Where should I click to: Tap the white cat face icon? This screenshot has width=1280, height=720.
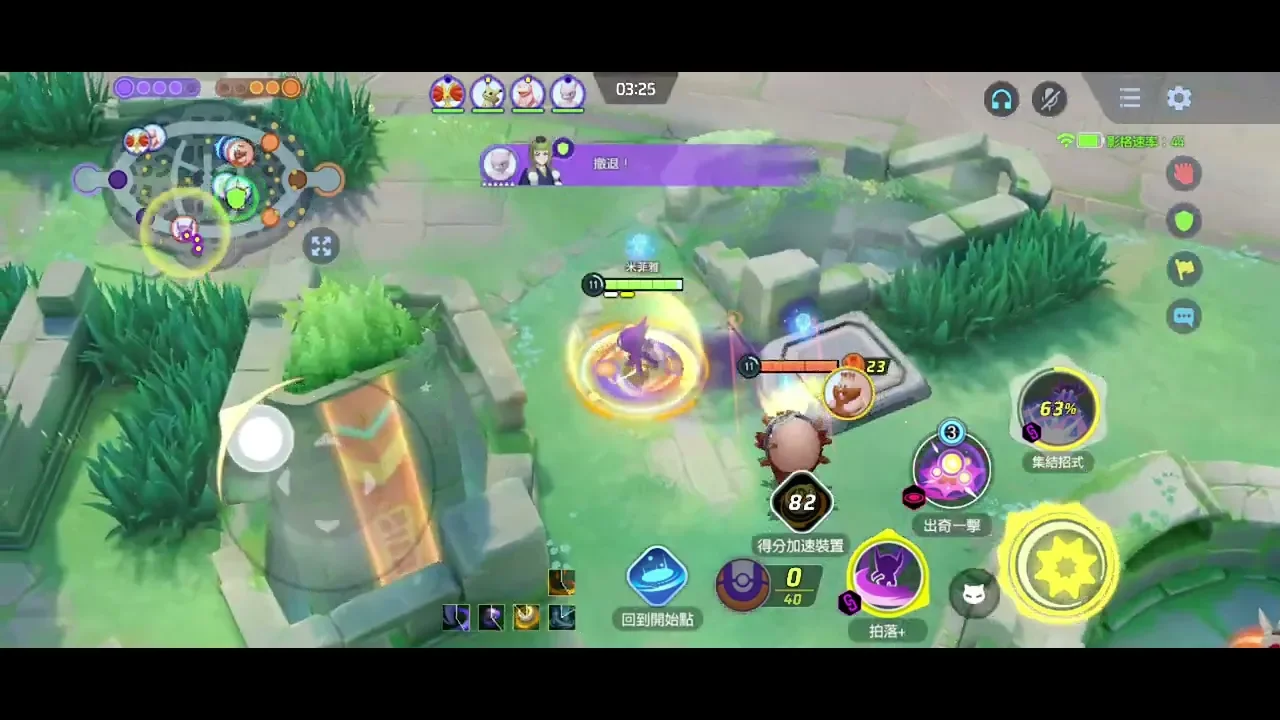point(973,594)
